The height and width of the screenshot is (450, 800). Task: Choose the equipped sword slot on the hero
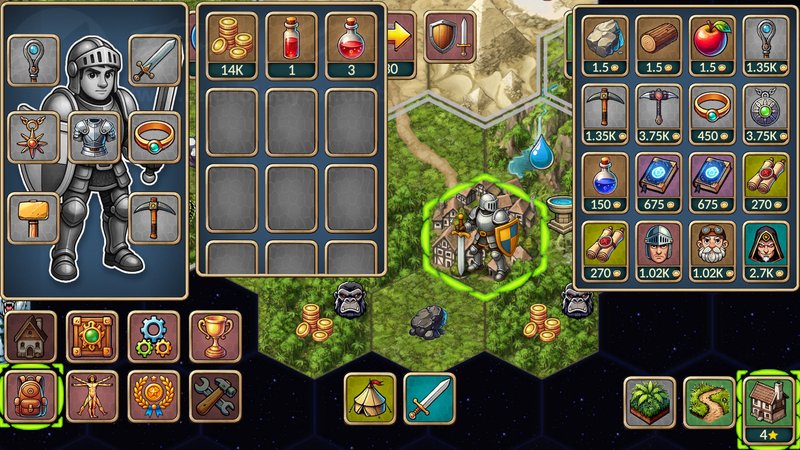154,60
